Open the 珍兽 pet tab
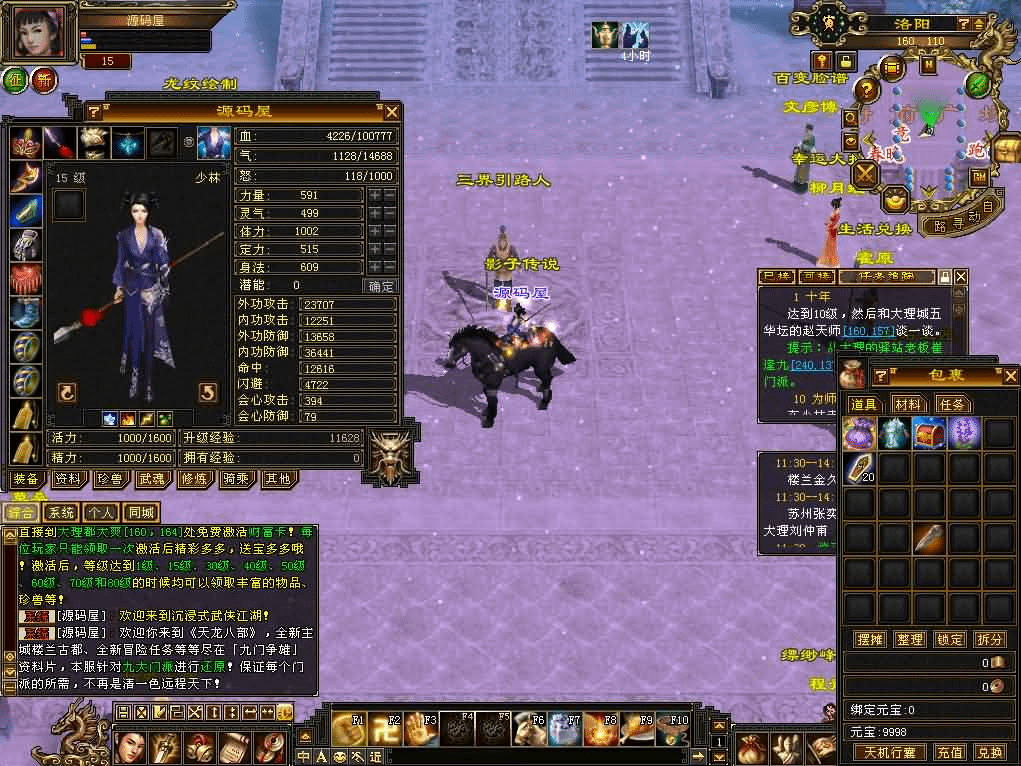This screenshot has width=1021, height=766. (109, 479)
